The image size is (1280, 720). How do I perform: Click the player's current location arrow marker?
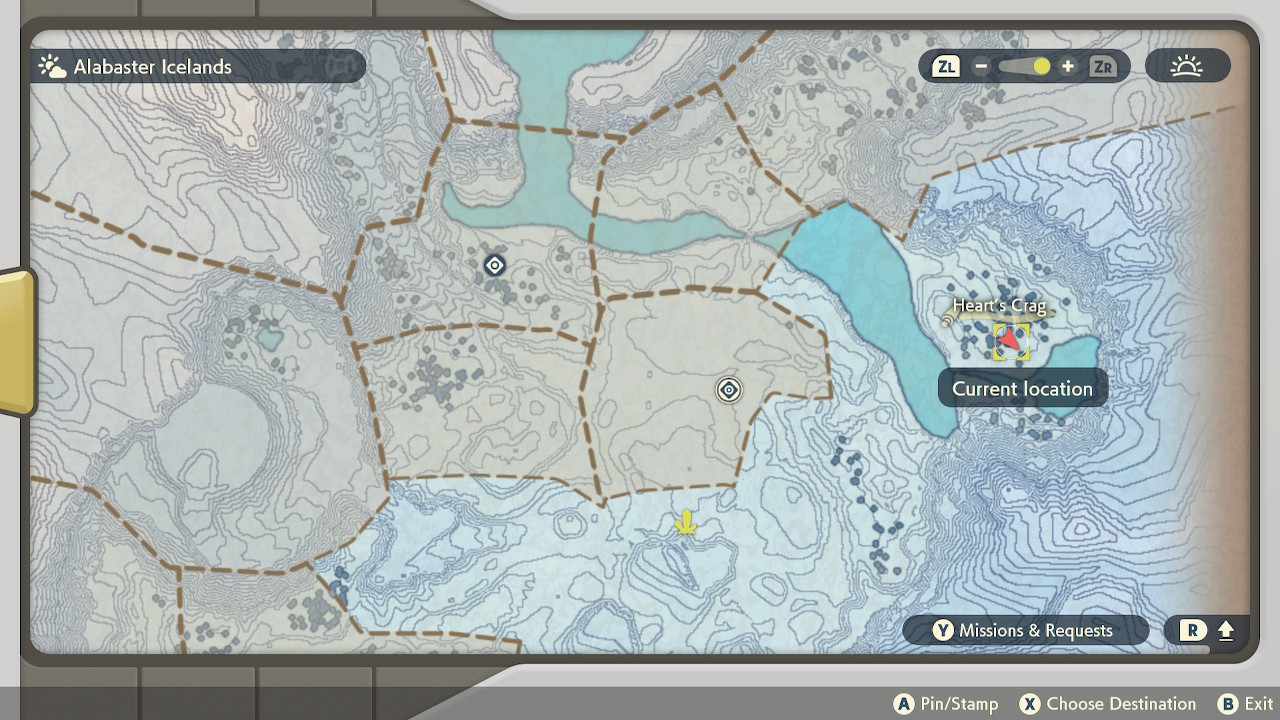[x=1013, y=340]
